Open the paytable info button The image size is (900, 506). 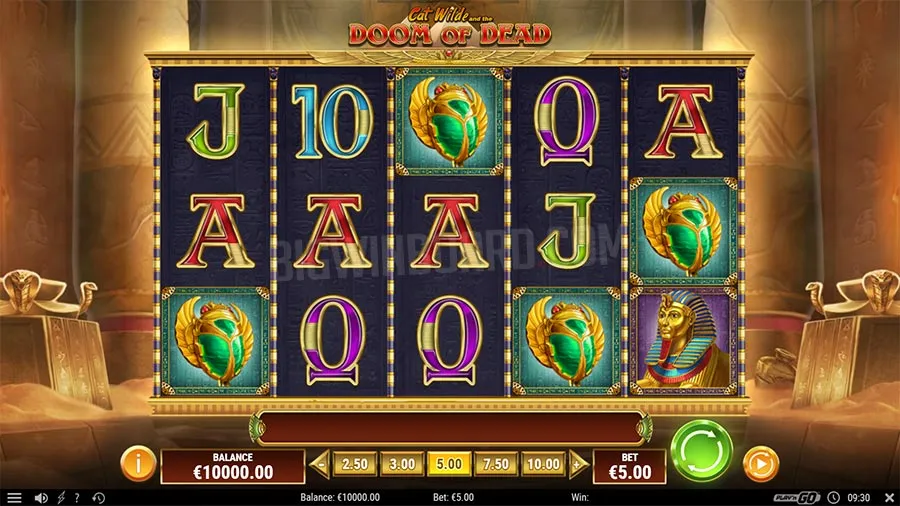coord(138,464)
